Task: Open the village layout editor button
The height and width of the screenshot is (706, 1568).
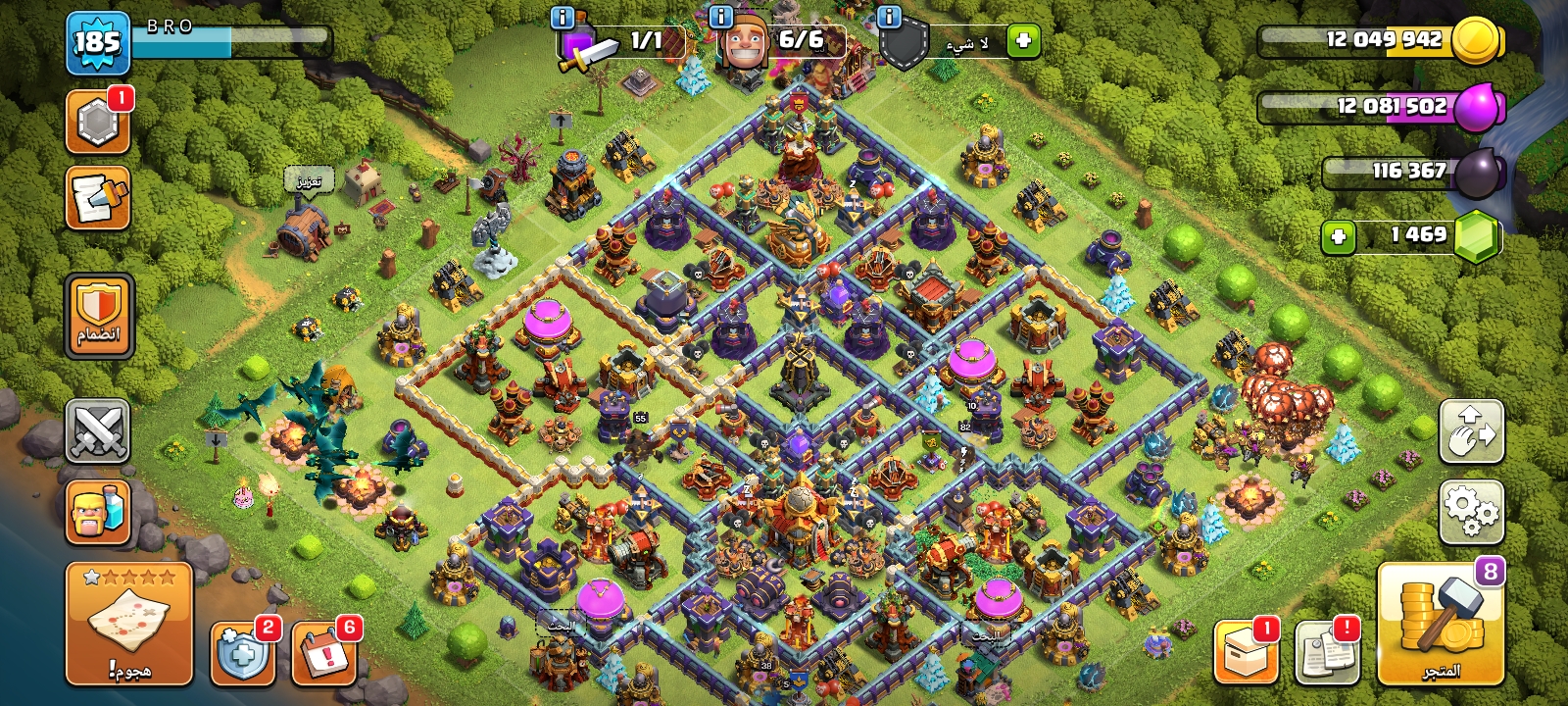Action: 1471,431
